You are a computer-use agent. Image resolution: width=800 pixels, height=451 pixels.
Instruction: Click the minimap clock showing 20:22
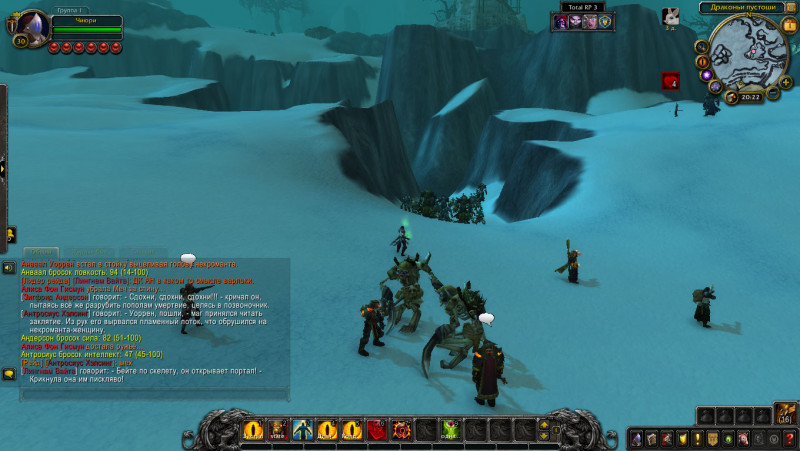coord(751,97)
